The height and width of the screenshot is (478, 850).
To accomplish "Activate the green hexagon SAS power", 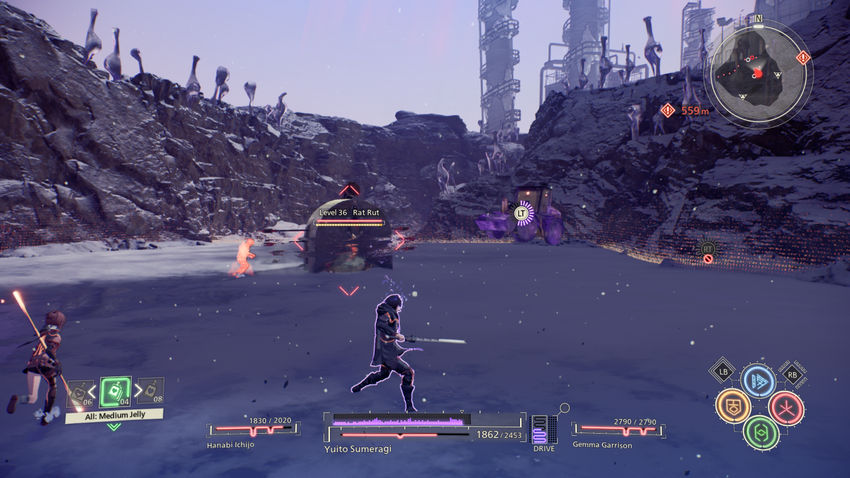I will [x=761, y=432].
